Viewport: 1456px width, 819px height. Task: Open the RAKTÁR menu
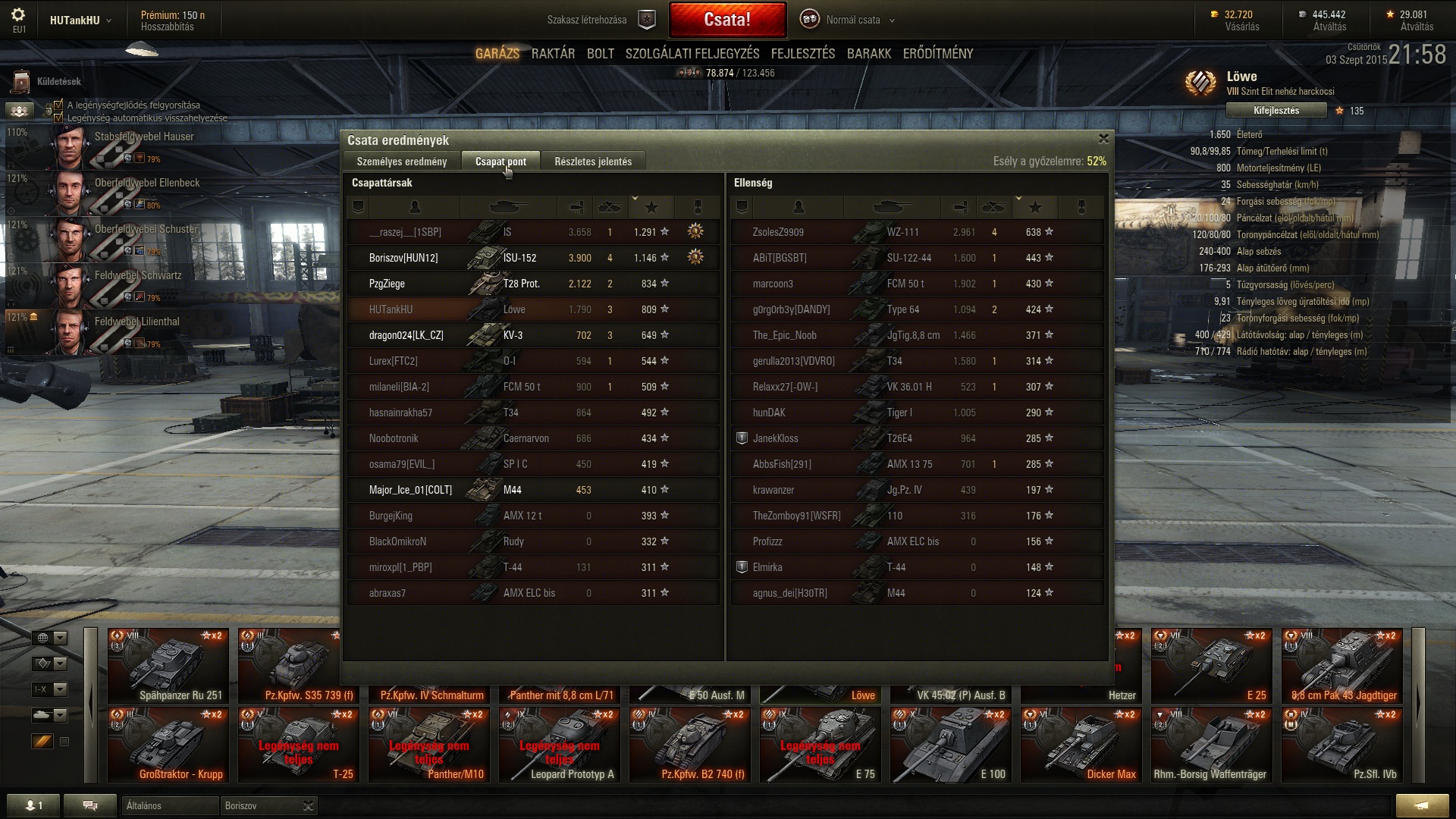click(553, 54)
